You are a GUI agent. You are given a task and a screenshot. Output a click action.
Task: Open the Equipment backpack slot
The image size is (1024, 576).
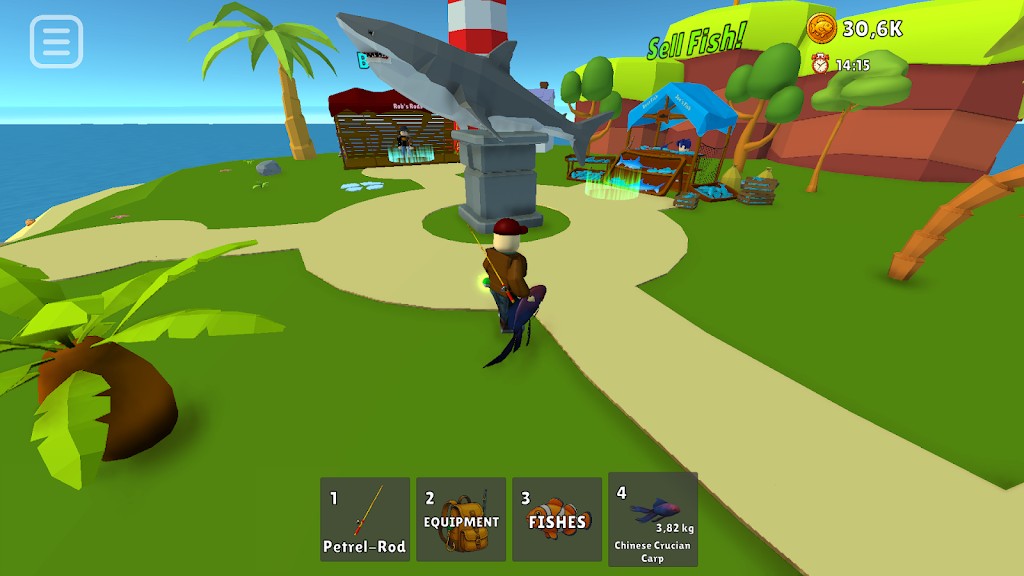click(461, 519)
